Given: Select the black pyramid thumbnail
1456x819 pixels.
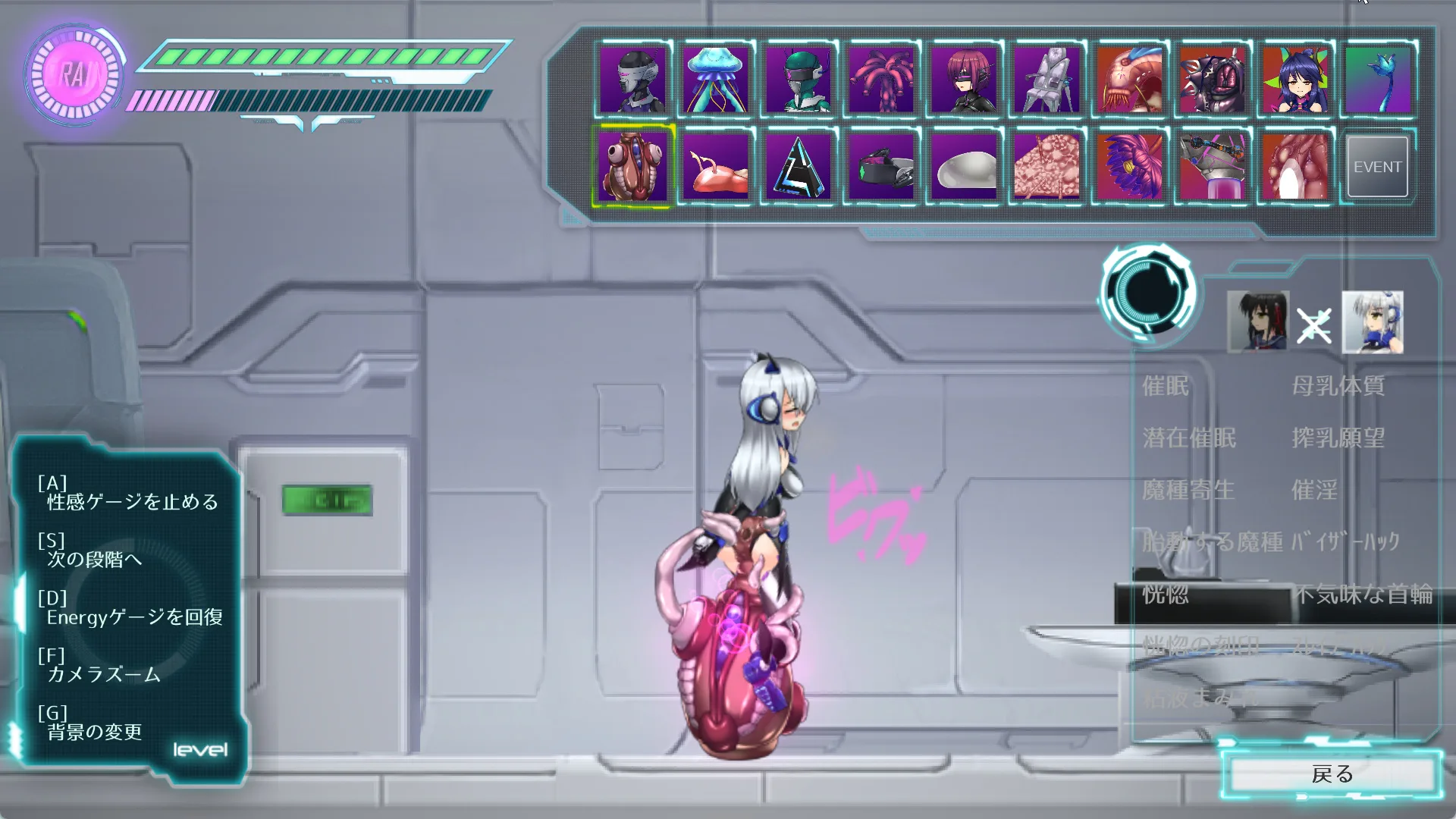Looking at the screenshot, I should click(x=798, y=167).
